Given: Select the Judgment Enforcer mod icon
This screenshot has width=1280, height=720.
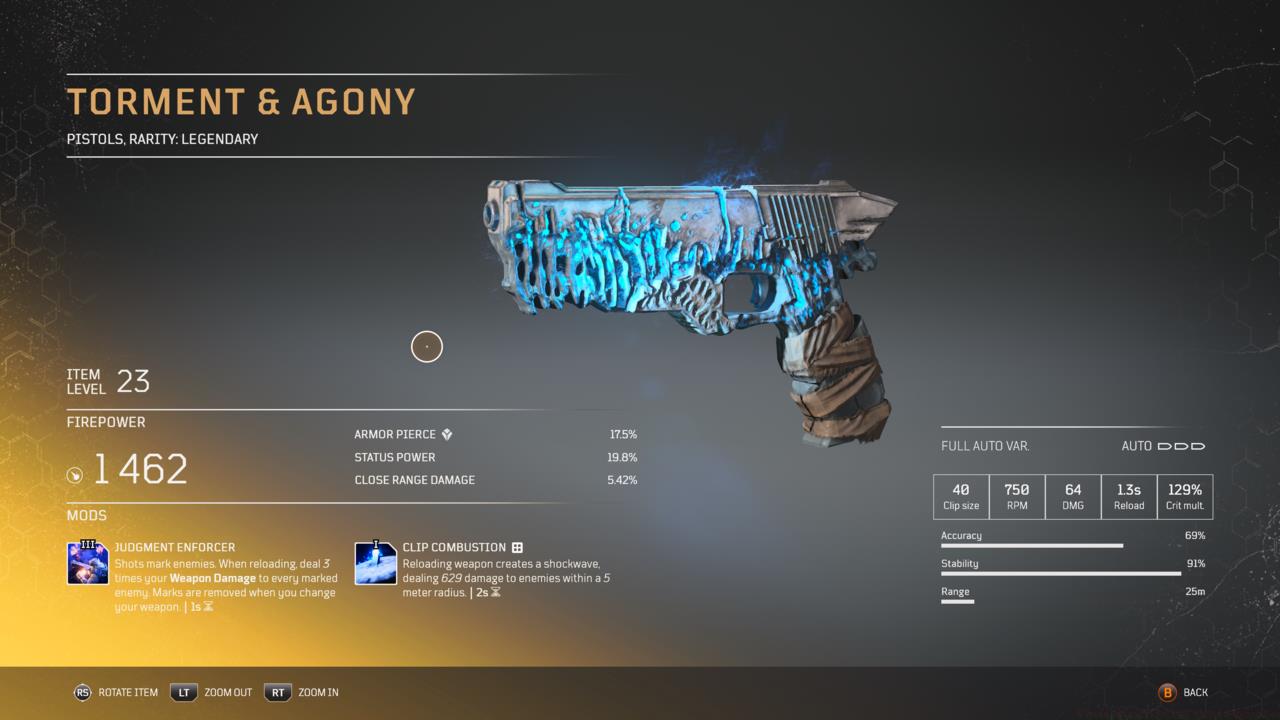Looking at the screenshot, I should click(x=88, y=561).
